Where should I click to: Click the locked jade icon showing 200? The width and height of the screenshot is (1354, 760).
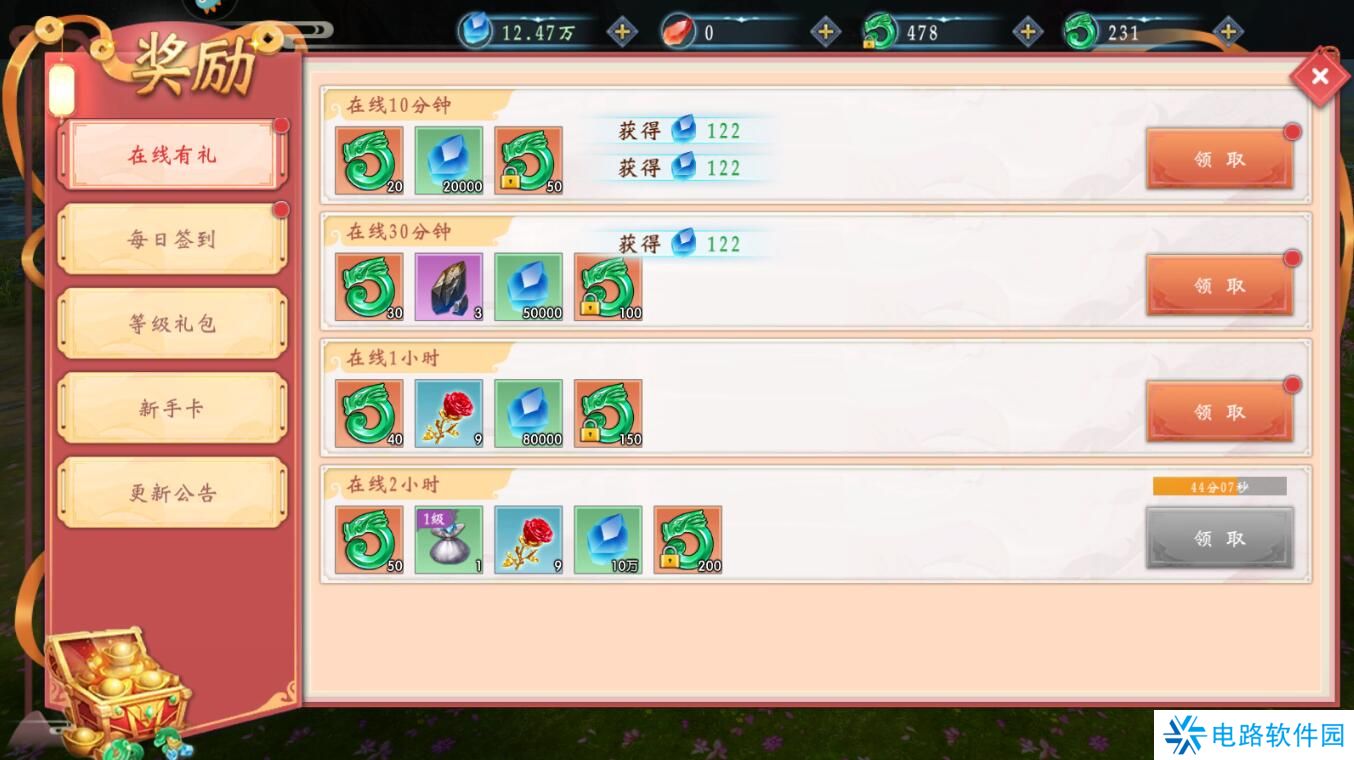688,539
